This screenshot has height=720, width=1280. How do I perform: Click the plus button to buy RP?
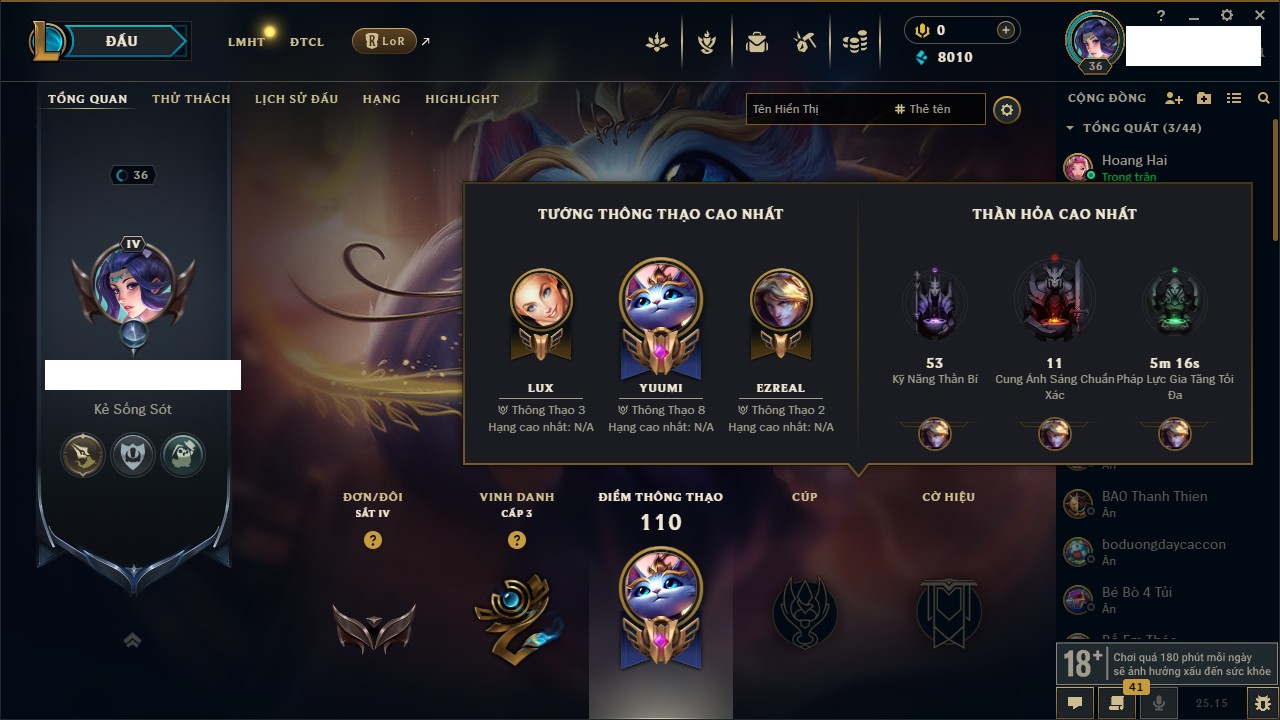click(1005, 30)
